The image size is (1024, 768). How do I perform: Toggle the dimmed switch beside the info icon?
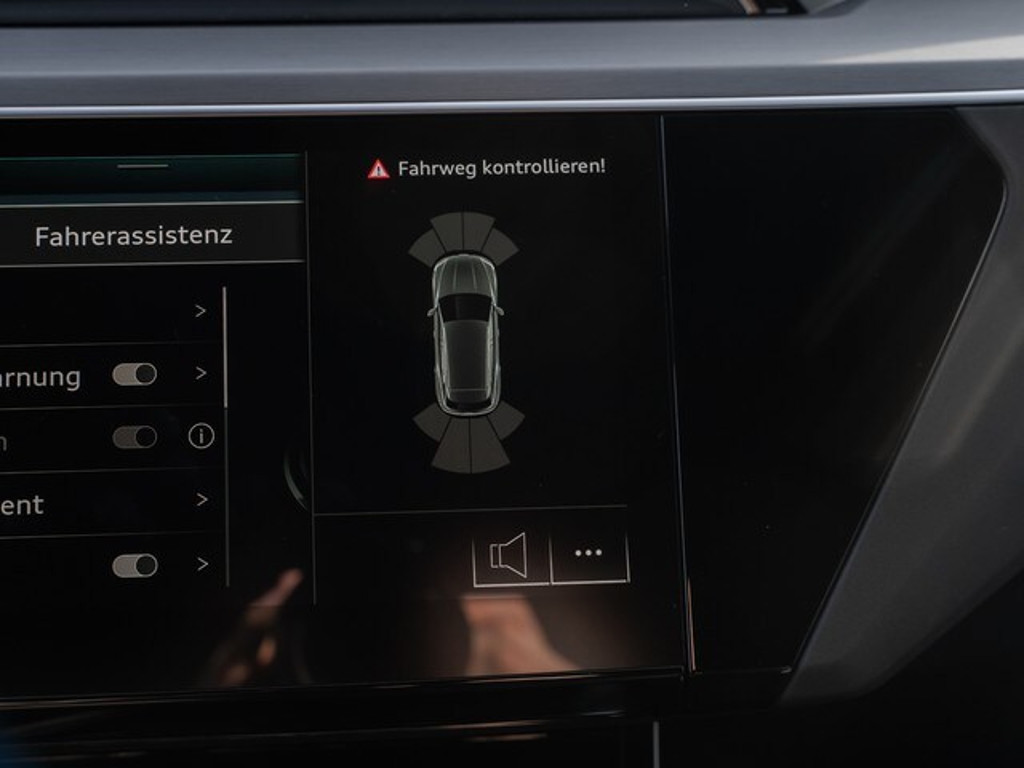135,437
